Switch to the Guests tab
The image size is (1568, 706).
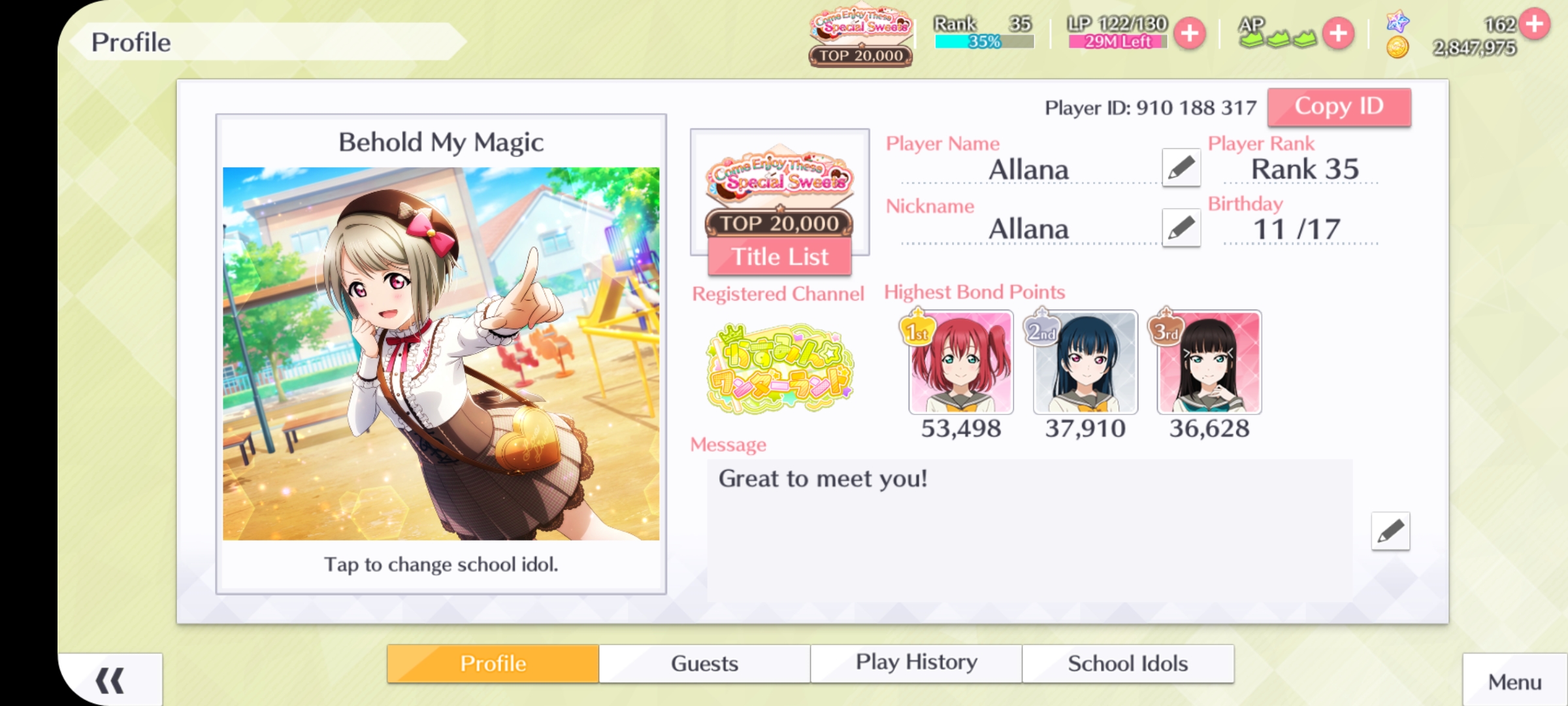click(x=704, y=664)
